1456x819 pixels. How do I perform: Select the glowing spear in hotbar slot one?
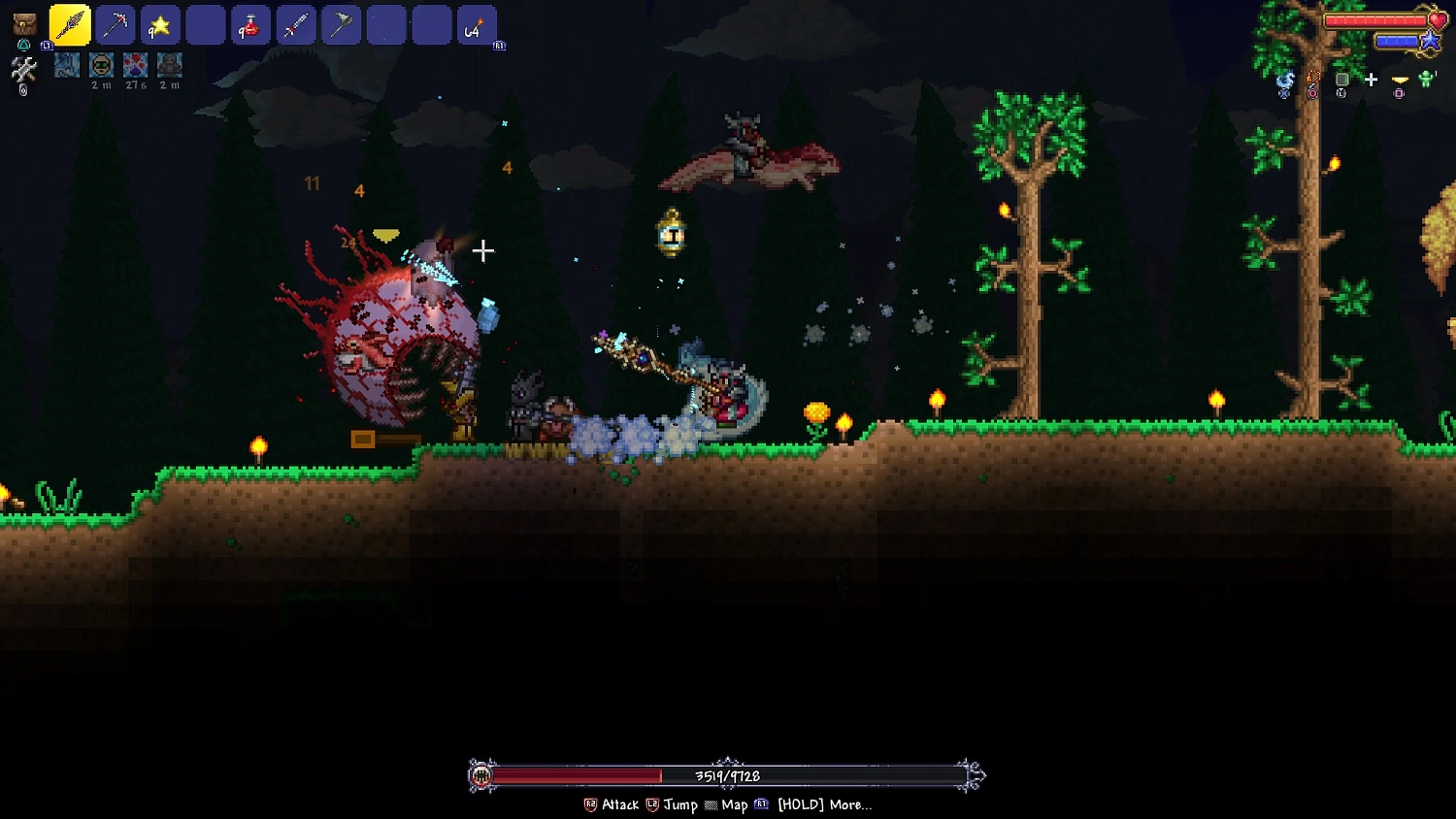point(70,24)
